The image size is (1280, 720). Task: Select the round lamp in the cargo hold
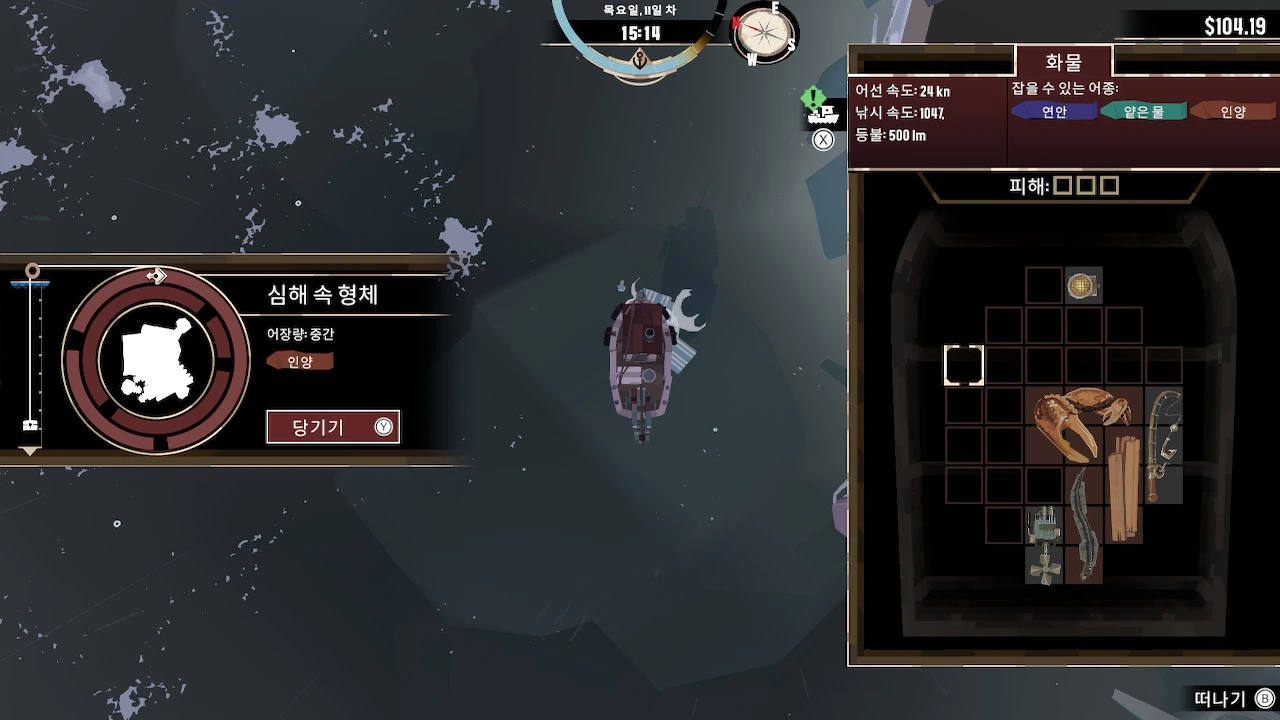pos(1082,287)
